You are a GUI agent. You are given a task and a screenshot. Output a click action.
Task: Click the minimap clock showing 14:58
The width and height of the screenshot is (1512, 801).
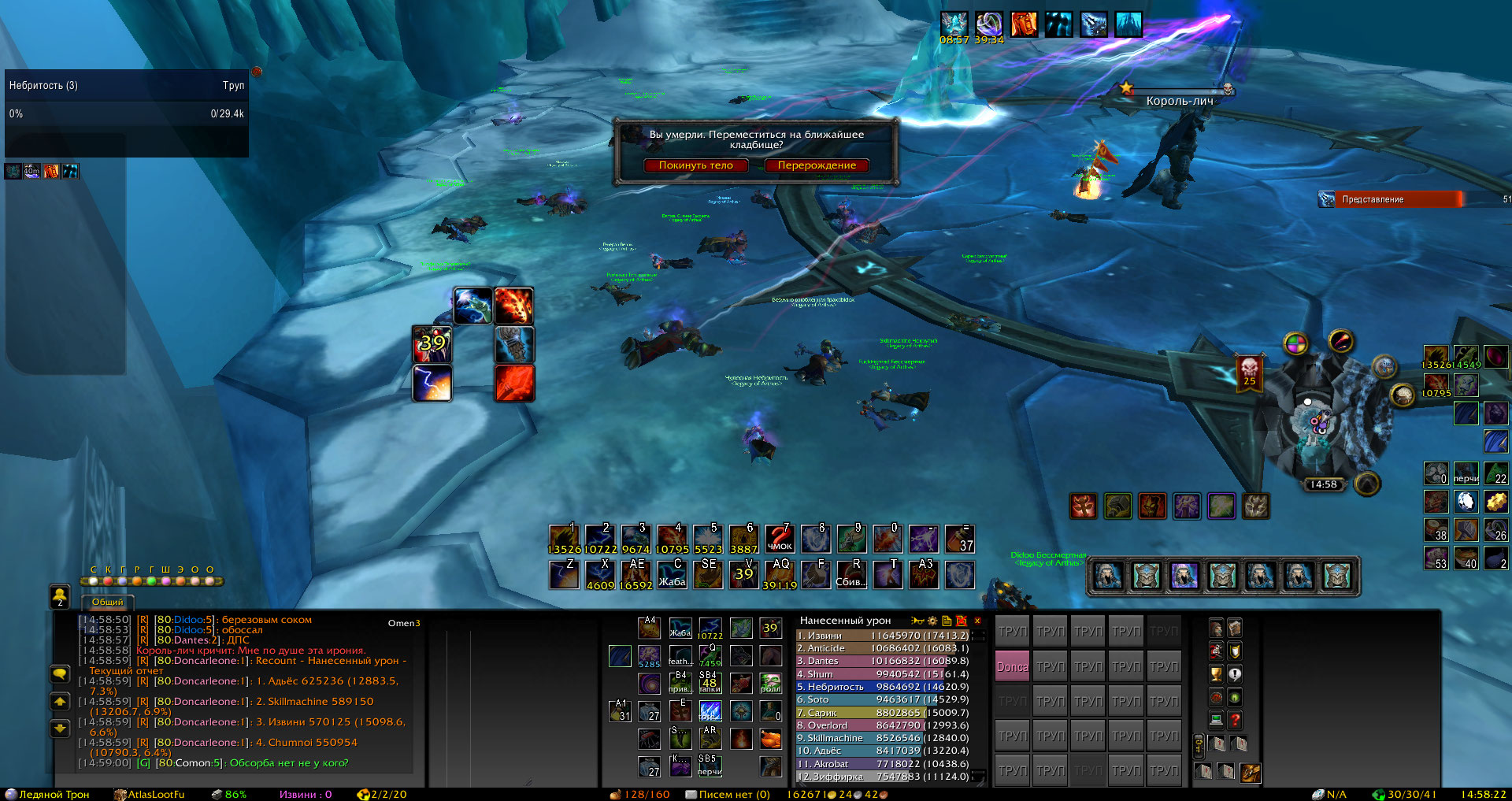1323,484
